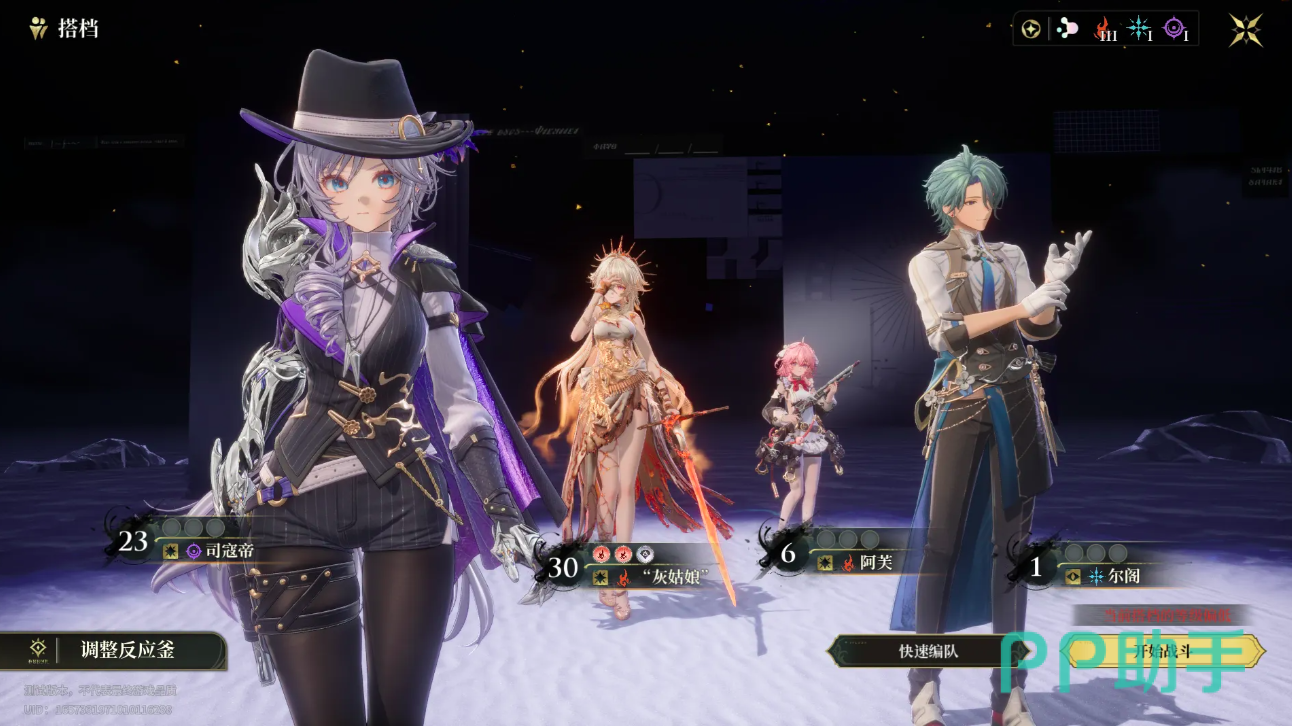Start the battle with 开始战斗
This screenshot has width=1292, height=726.
(1165, 651)
